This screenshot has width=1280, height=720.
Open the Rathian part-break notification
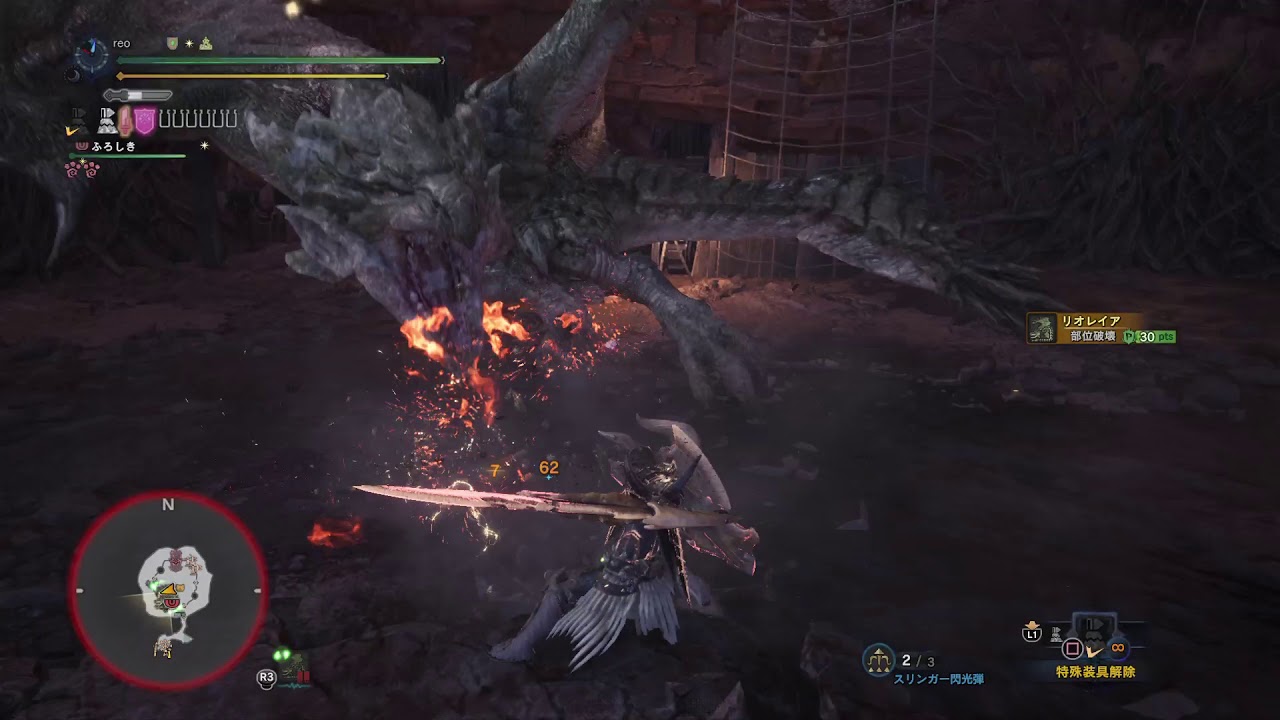[x=1101, y=329]
